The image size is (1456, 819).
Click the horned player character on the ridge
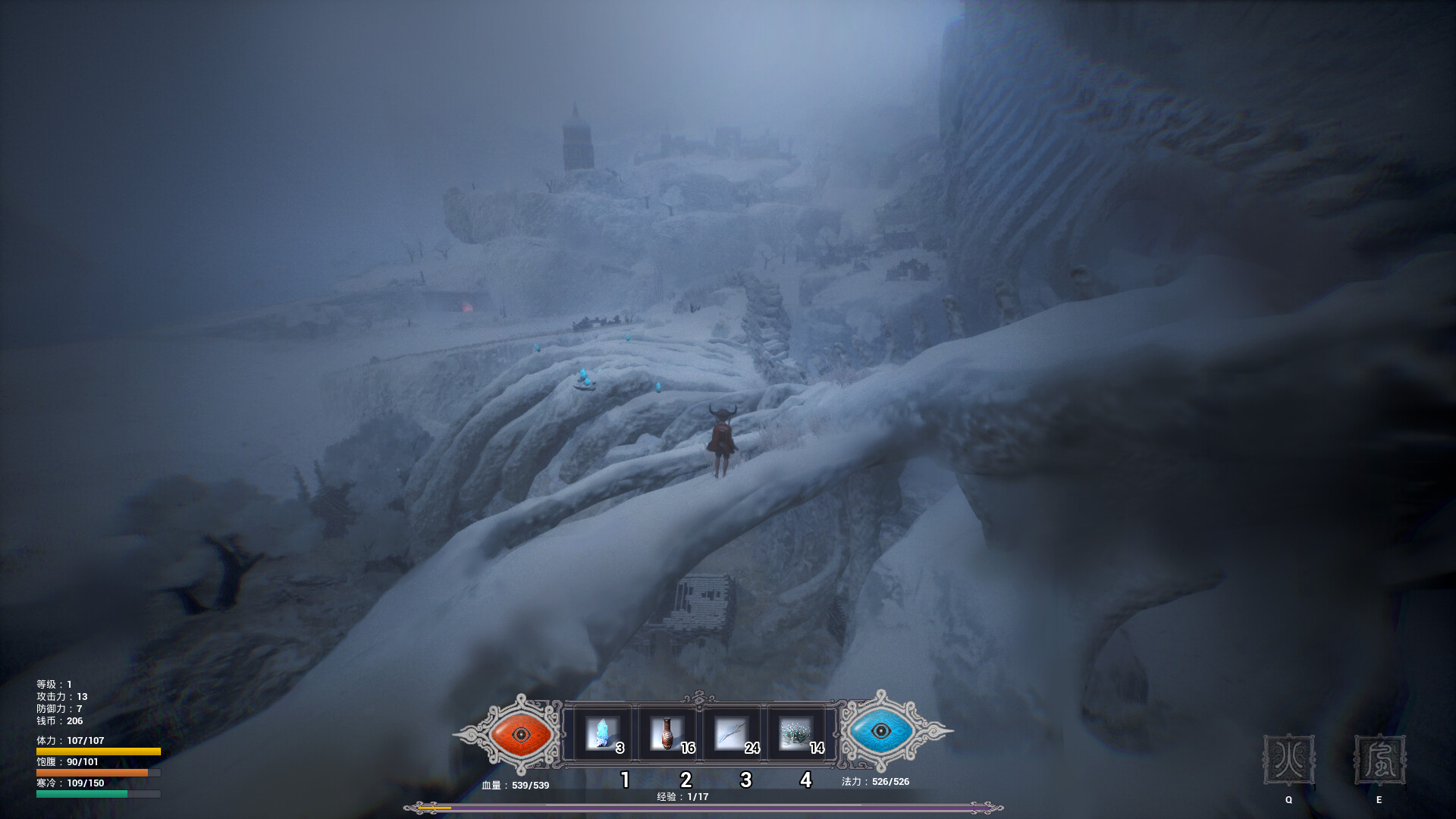(721, 440)
